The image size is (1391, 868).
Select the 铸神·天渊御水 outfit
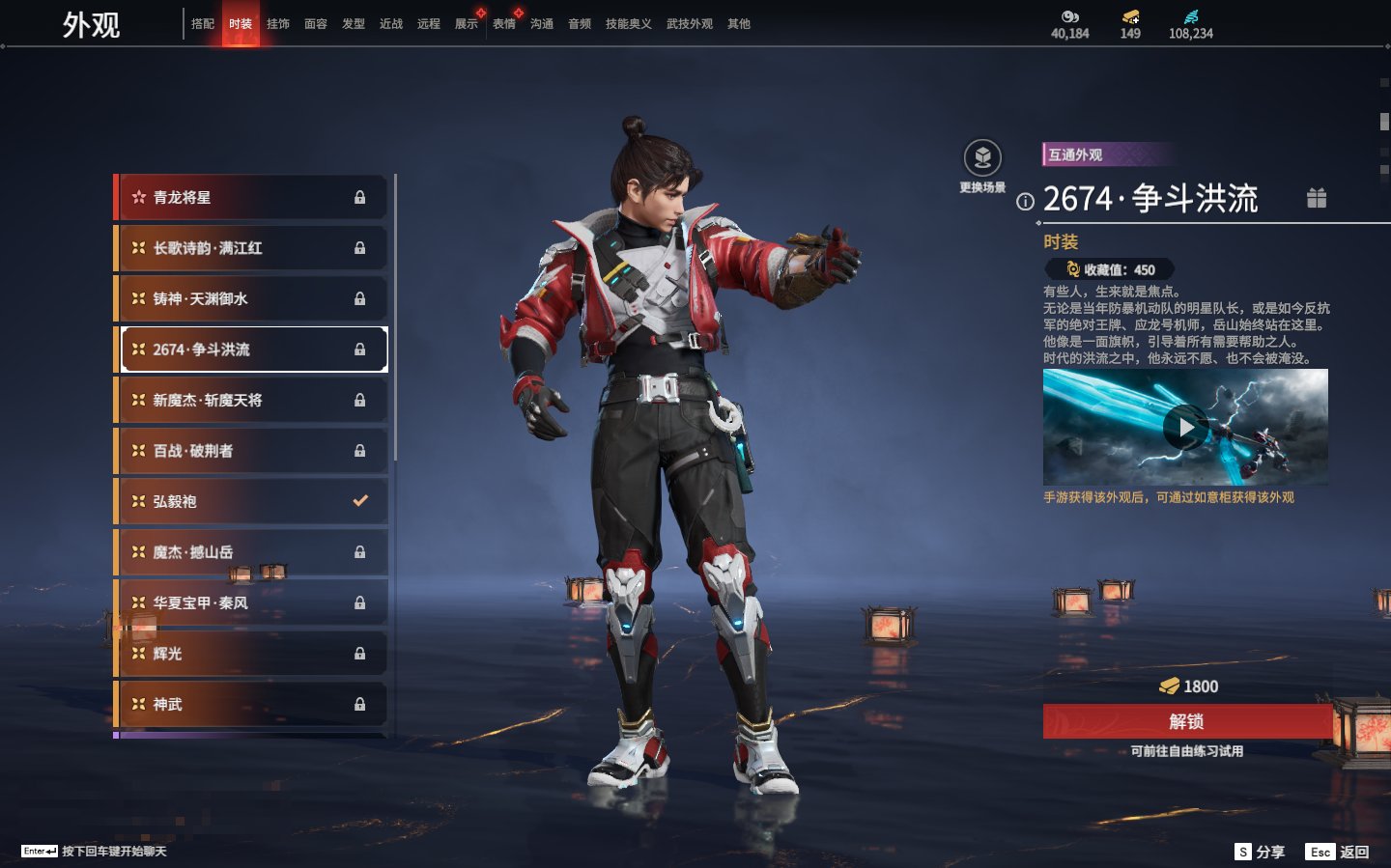[251, 298]
